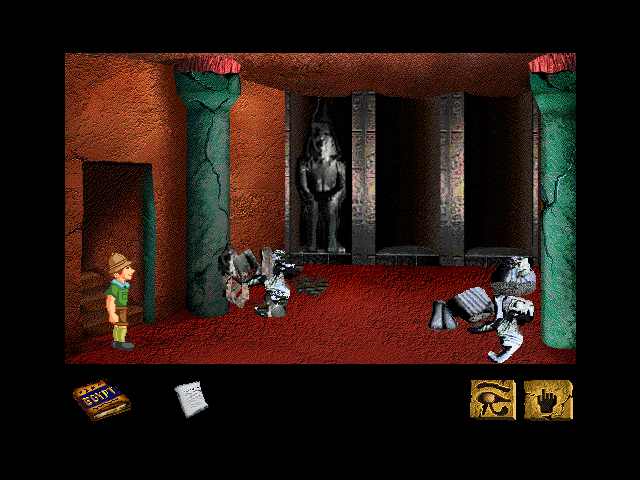
Task: Choose the hand use action icon
Action: coord(547,399)
